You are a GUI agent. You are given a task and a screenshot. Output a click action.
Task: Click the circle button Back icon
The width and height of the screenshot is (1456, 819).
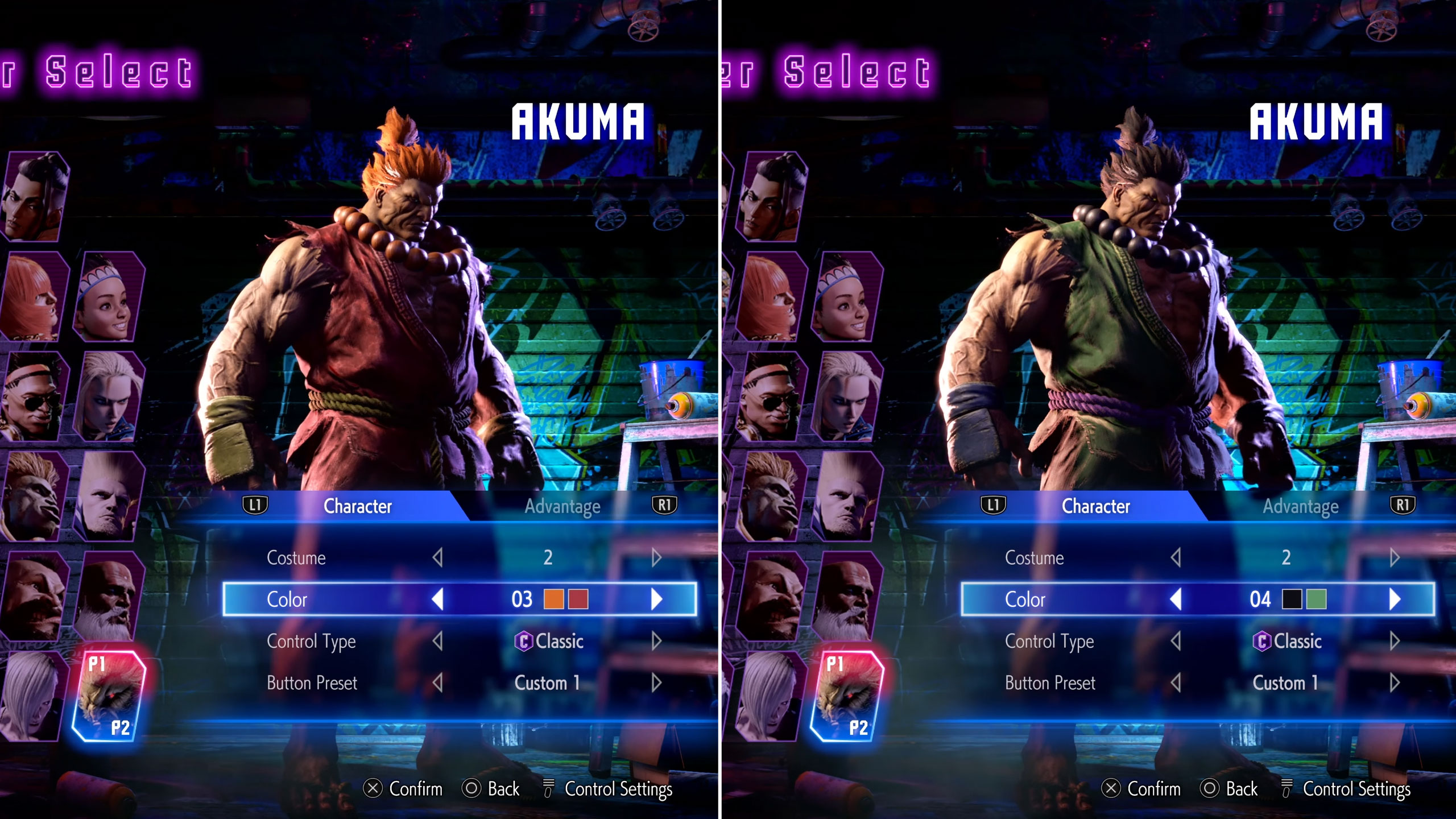click(473, 789)
